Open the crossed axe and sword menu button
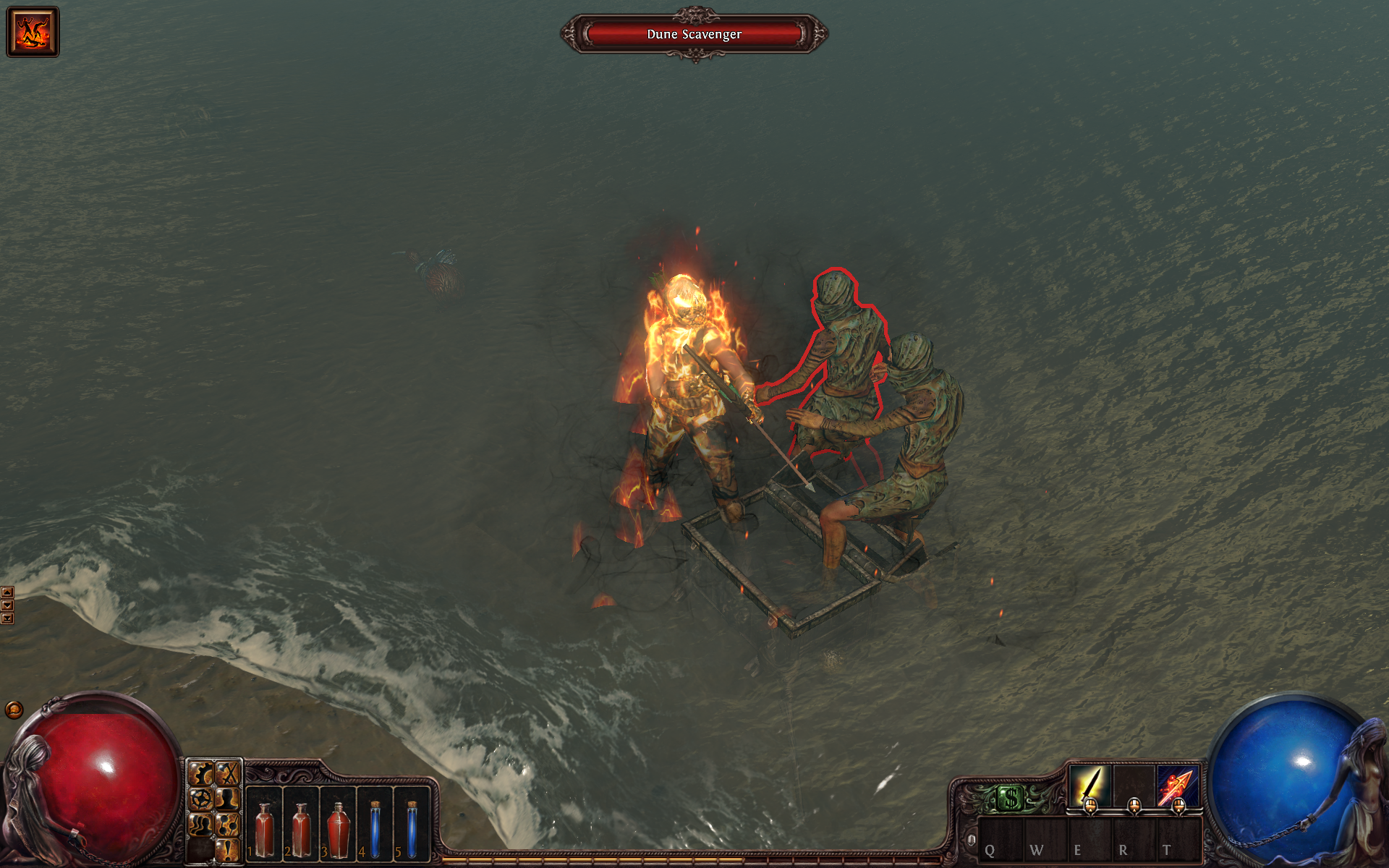 228,775
